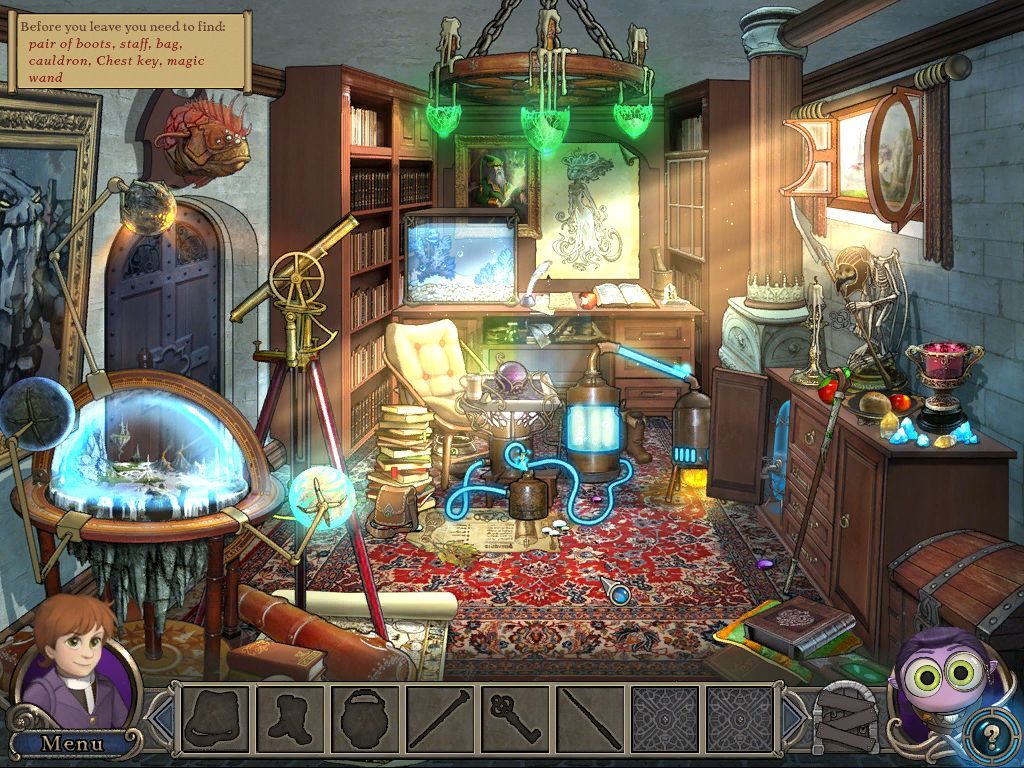
Task: Open the strapped scroll icon beside inventory
Action: tap(846, 718)
